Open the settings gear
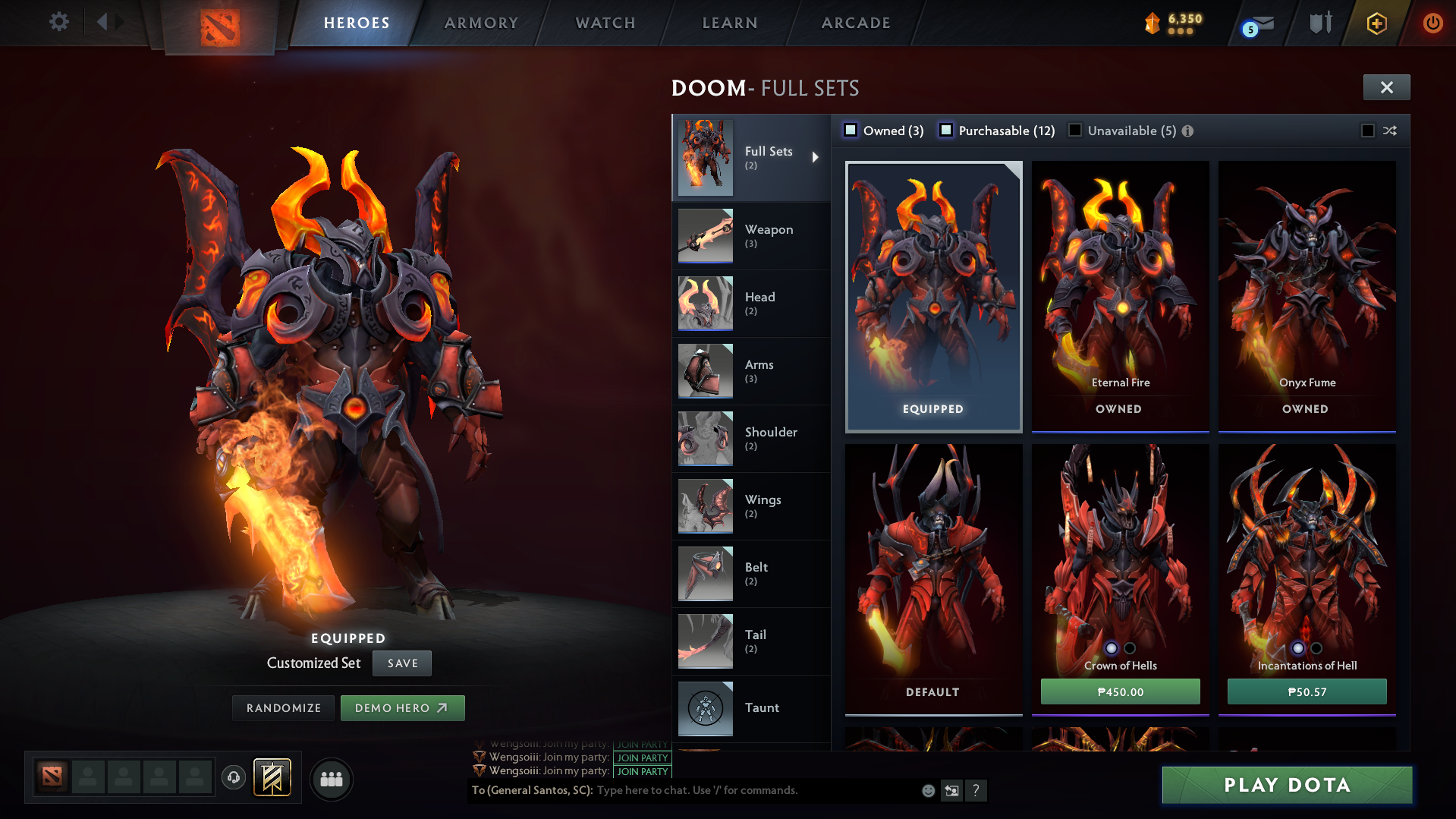 coord(58,22)
